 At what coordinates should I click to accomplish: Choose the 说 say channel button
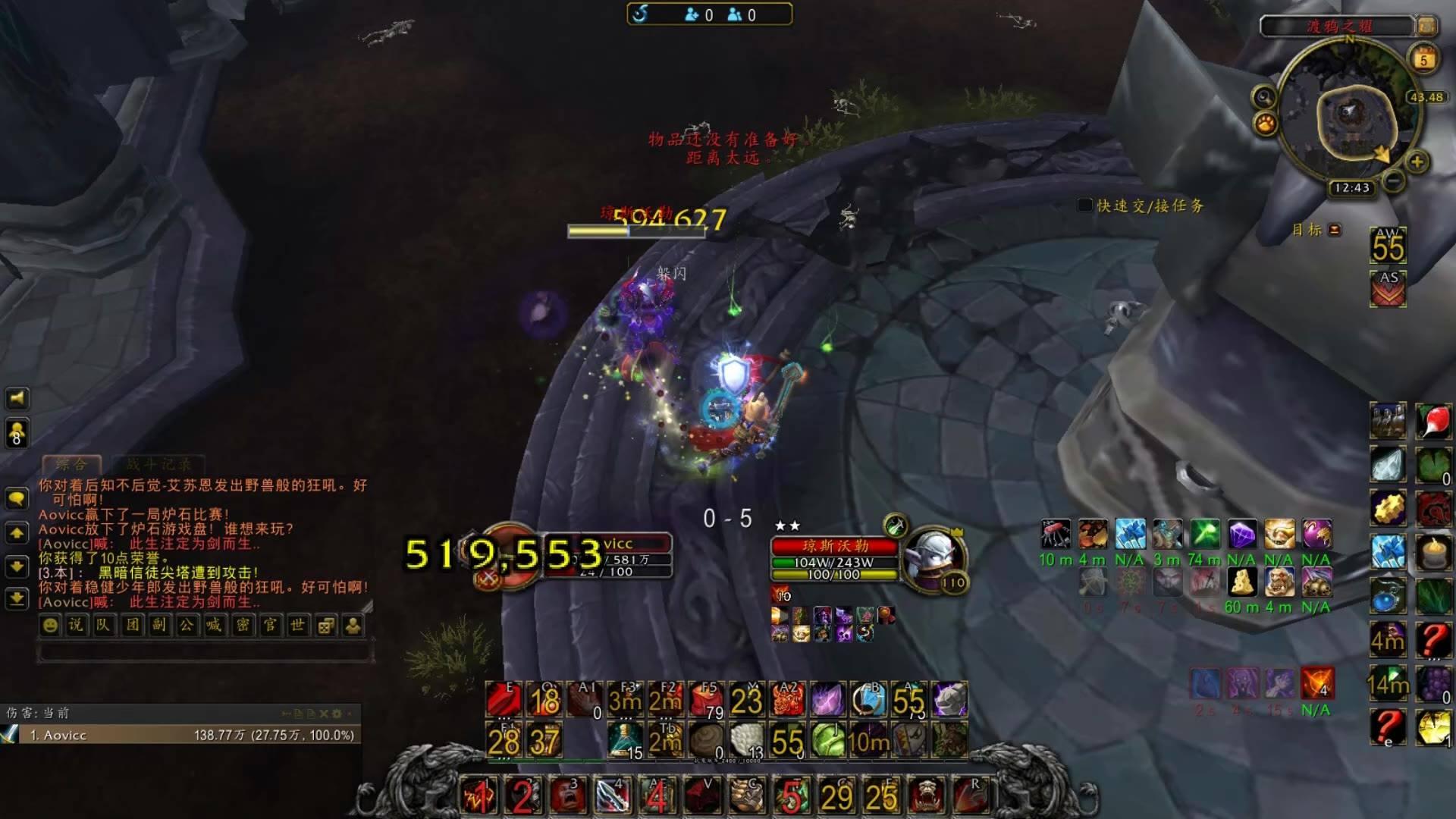[x=77, y=626]
